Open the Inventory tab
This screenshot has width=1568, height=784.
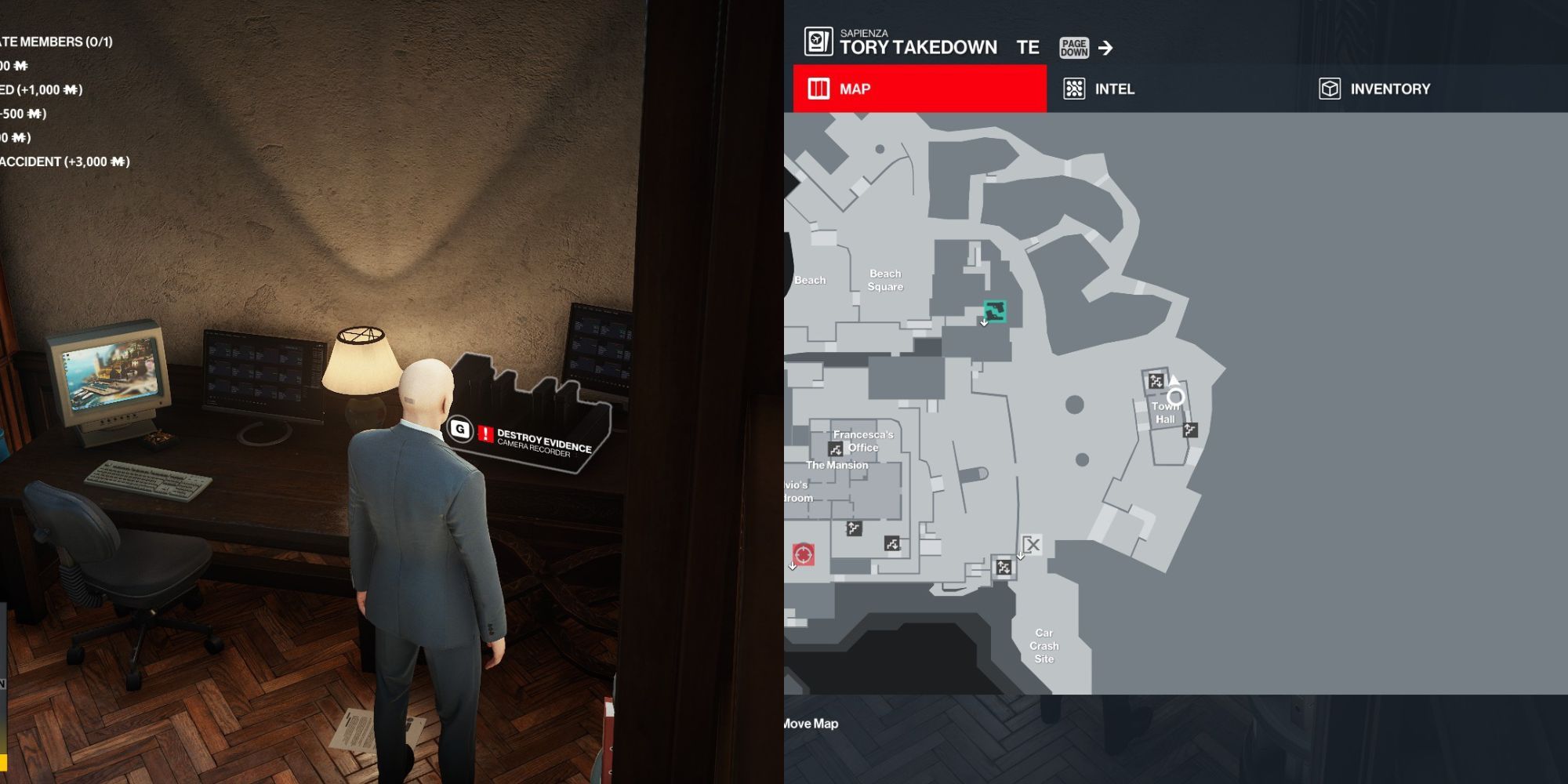coord(1375,89)
